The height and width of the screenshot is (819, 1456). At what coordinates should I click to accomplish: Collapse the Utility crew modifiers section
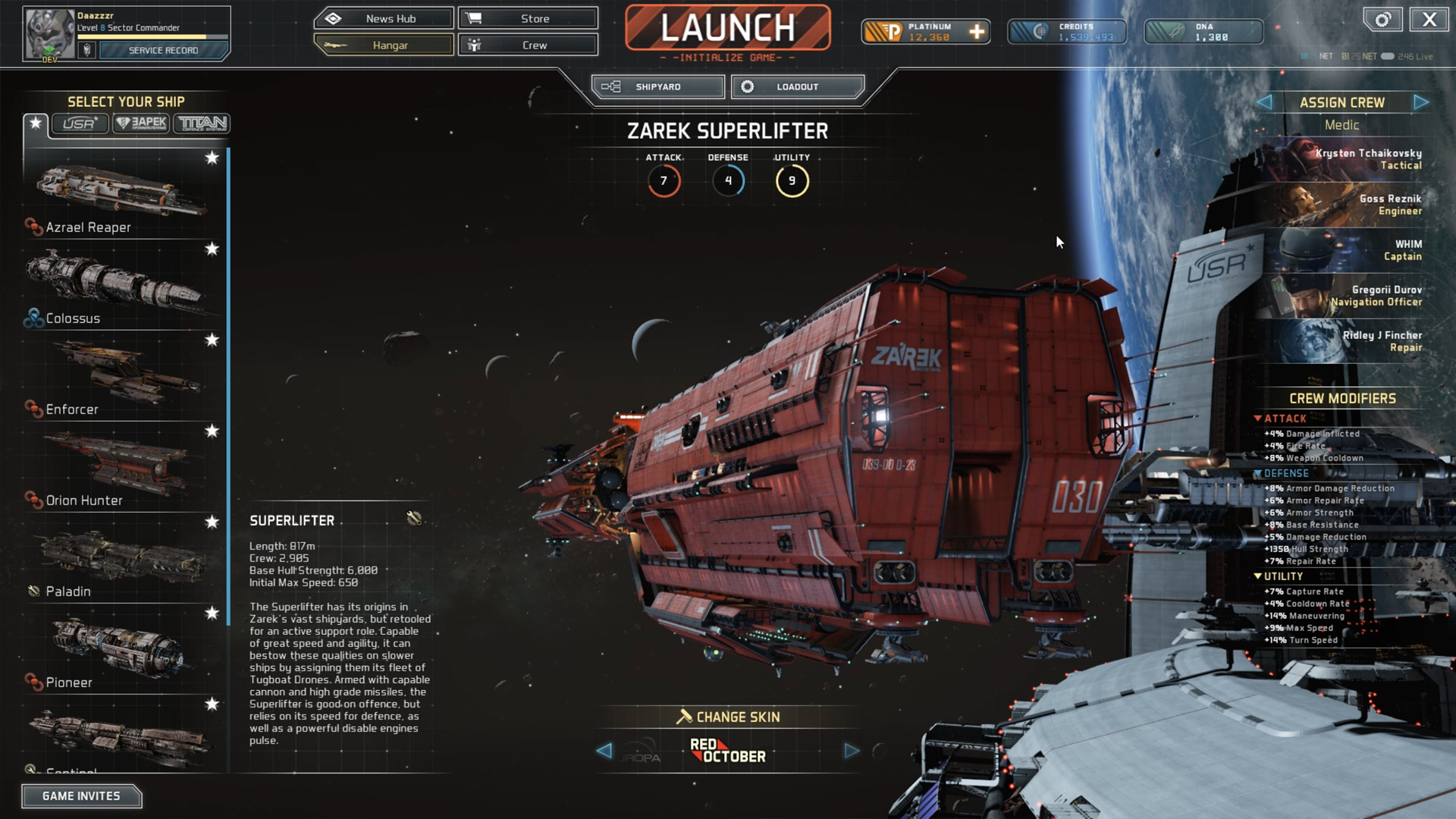point(1258,576)
